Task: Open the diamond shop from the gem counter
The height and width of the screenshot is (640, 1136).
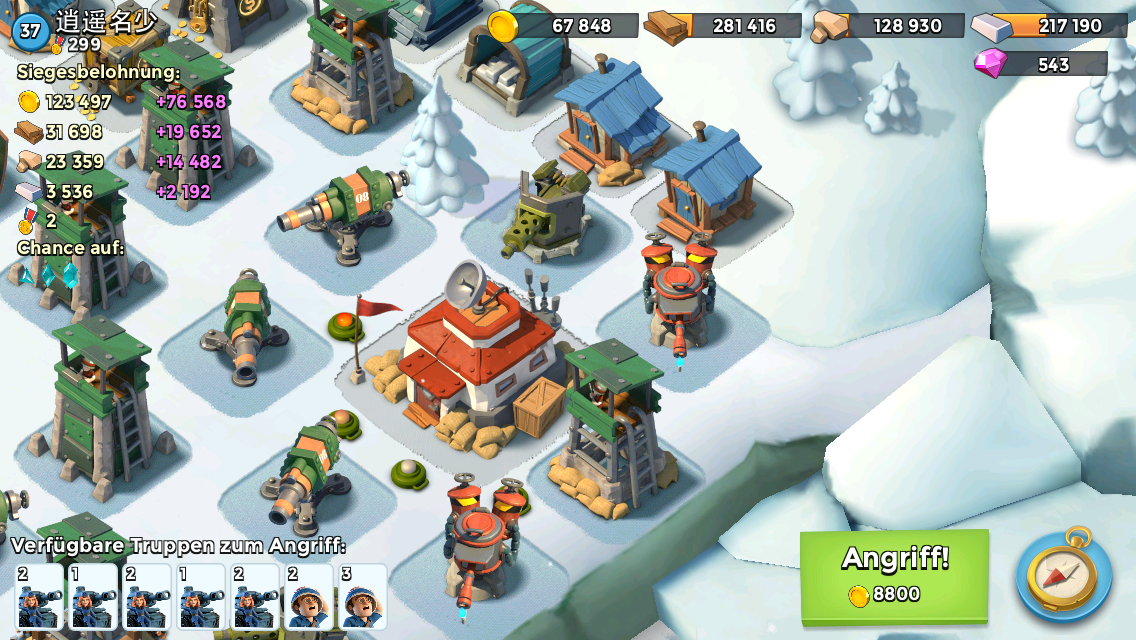Action: pos(1040,64)
